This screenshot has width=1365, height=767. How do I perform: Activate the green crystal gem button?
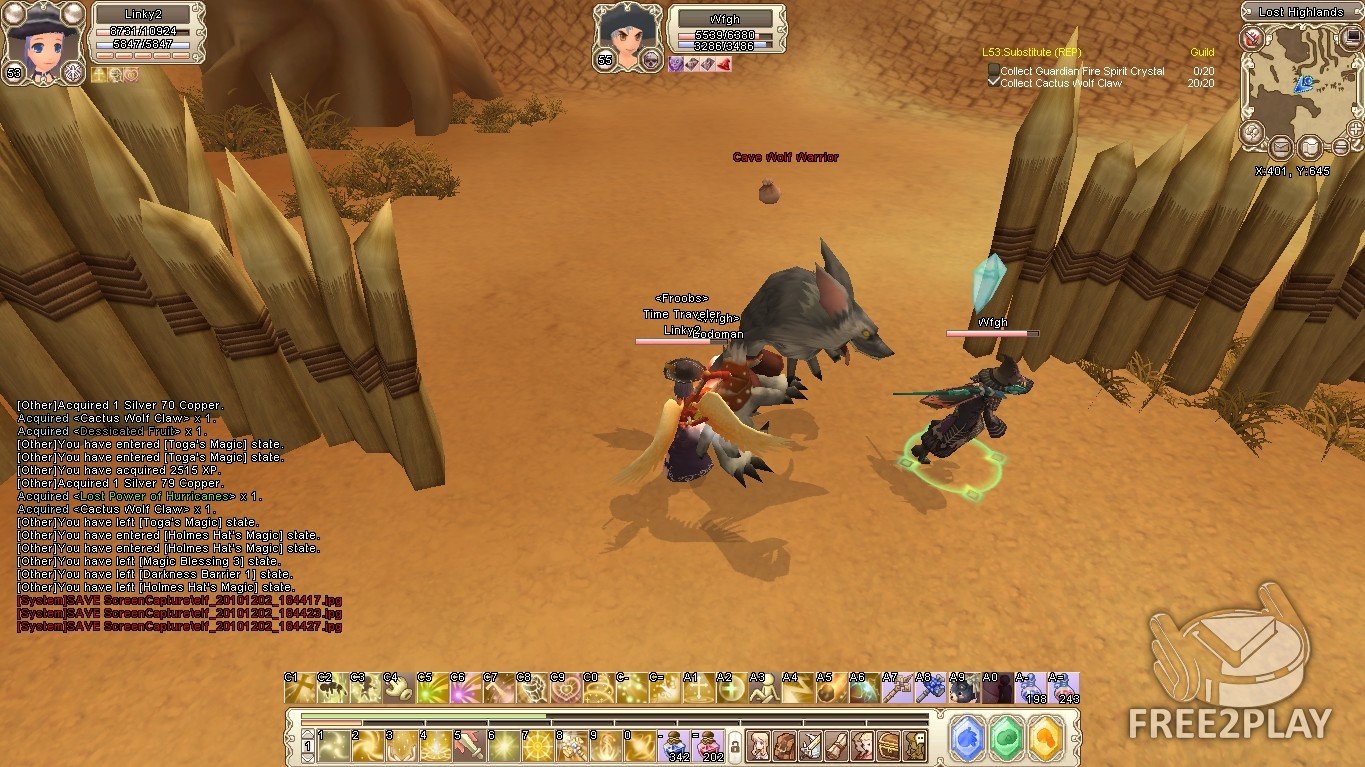[1007, 738]
